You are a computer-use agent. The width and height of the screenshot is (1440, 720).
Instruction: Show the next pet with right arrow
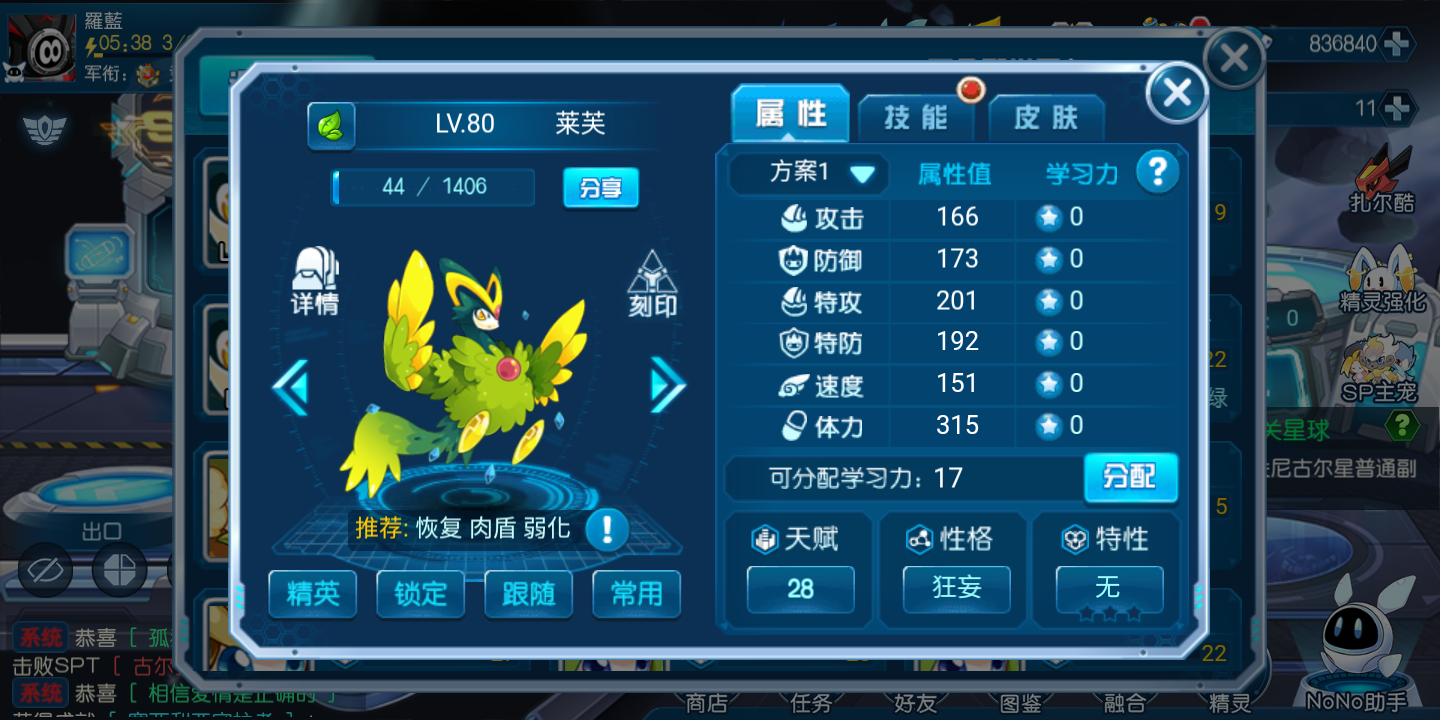668,385
